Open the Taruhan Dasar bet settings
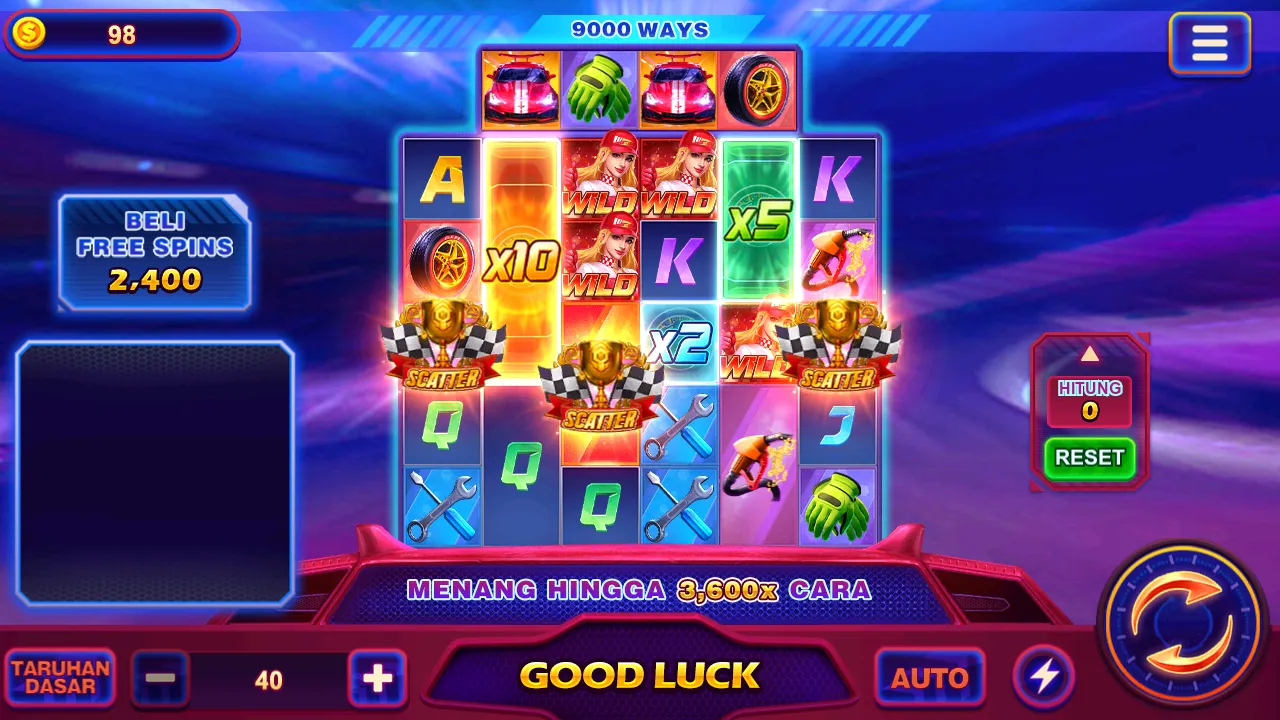The height and width of the screenshot is (720, 1280). tap(60, 677)
